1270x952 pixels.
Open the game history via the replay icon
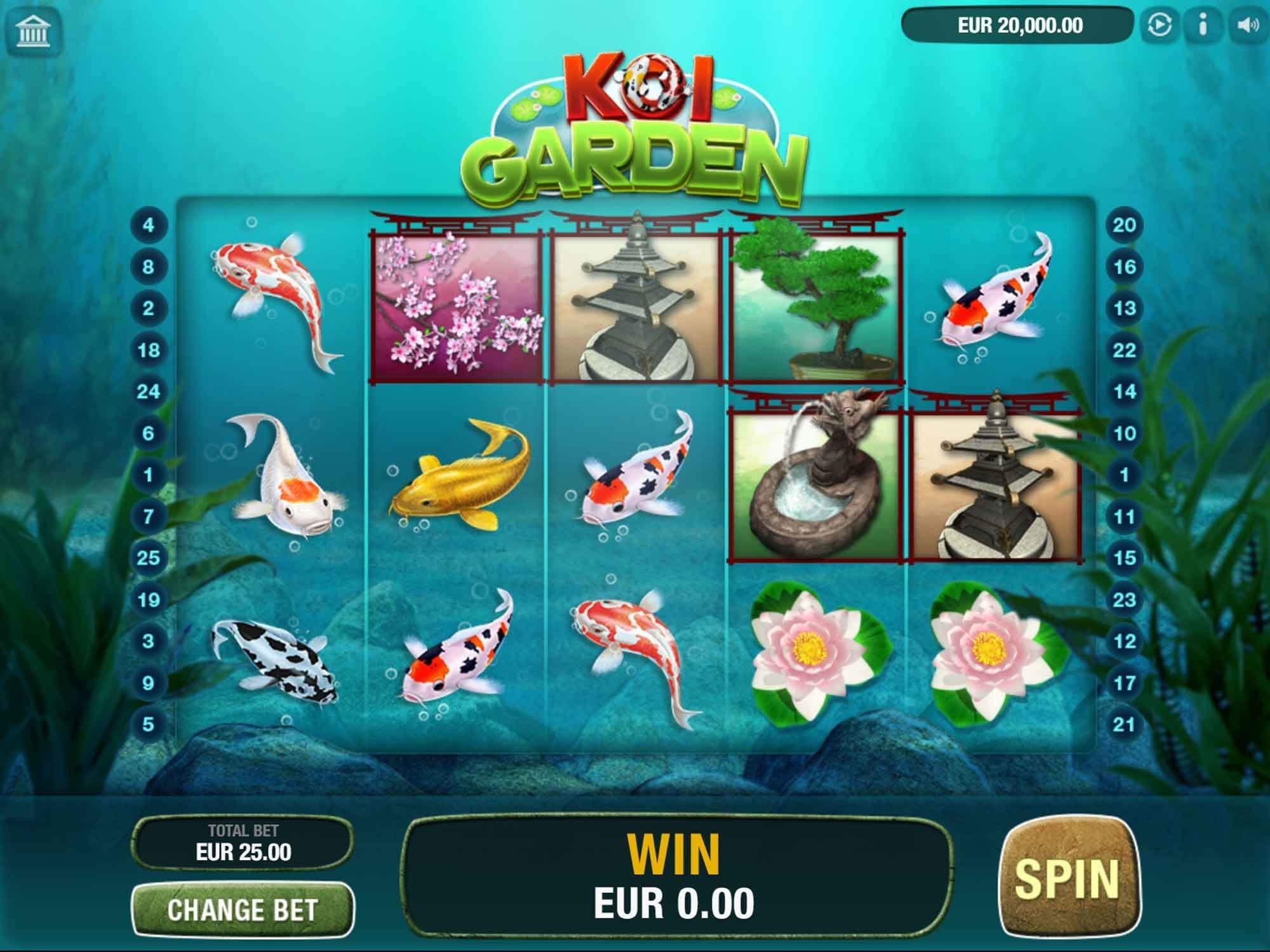[x=1161, y=25]
